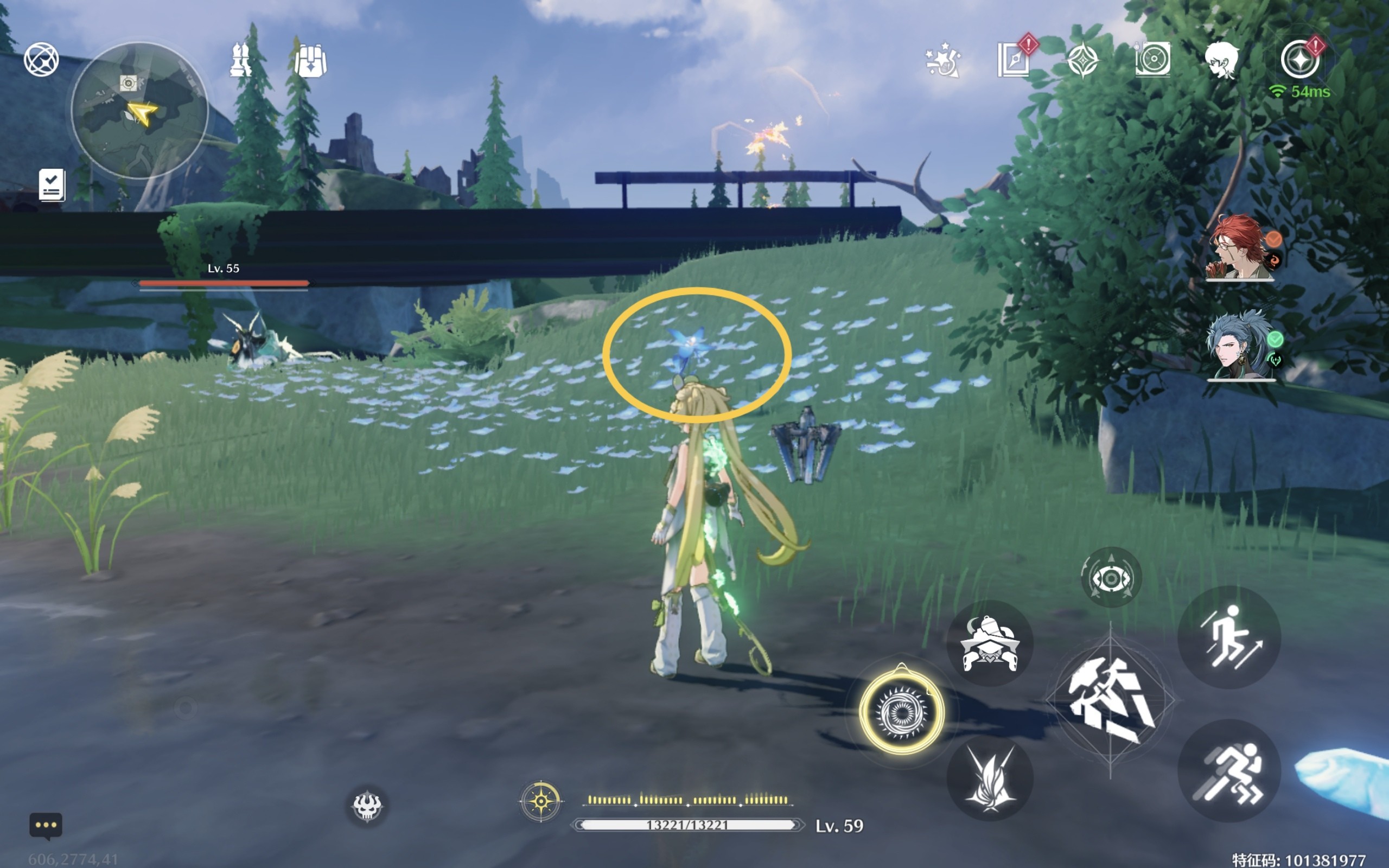
Task: Open the four-point star compass icon
Action: point(1082,60)
